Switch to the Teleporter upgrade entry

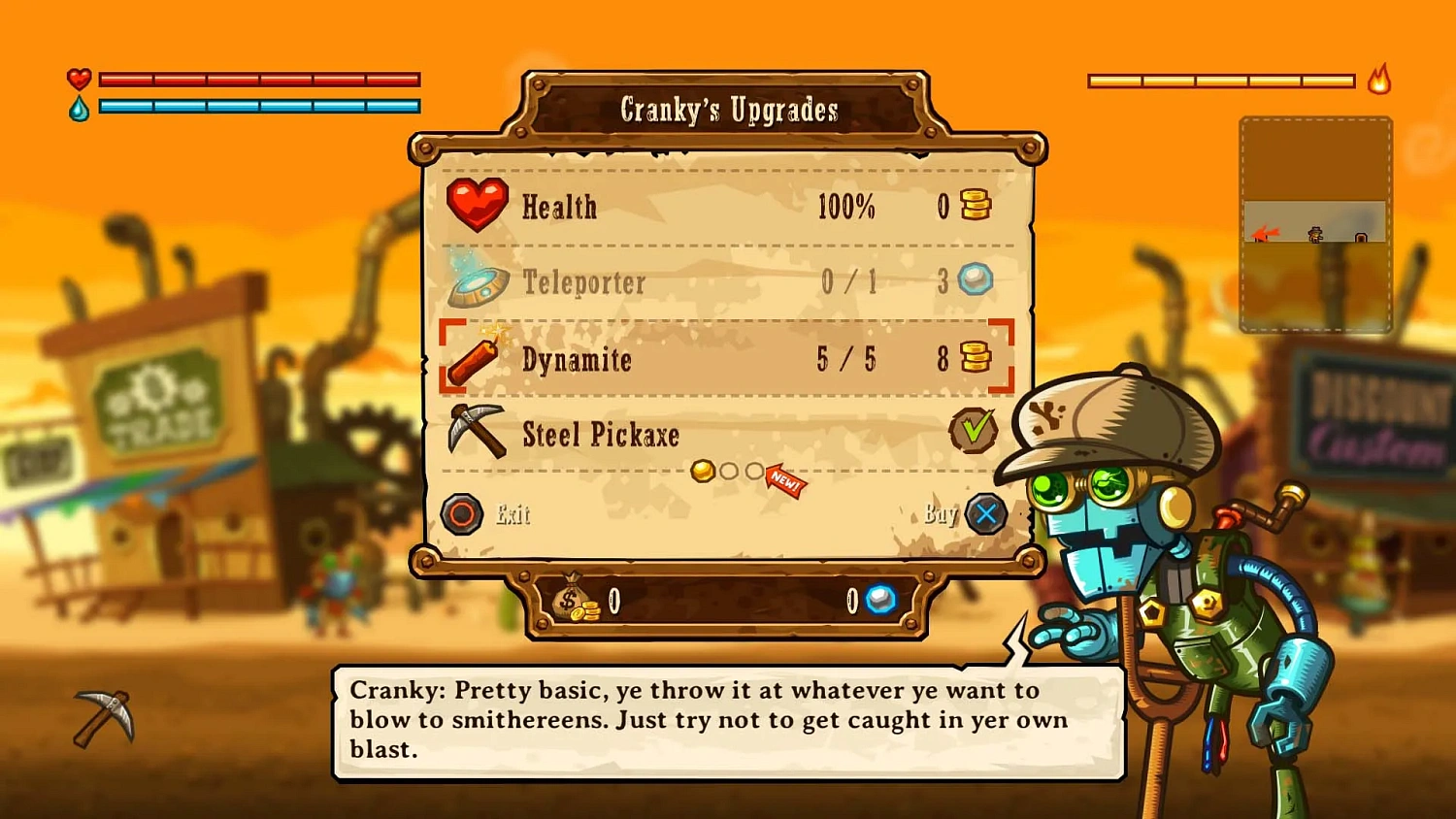(x=679, y=282)
